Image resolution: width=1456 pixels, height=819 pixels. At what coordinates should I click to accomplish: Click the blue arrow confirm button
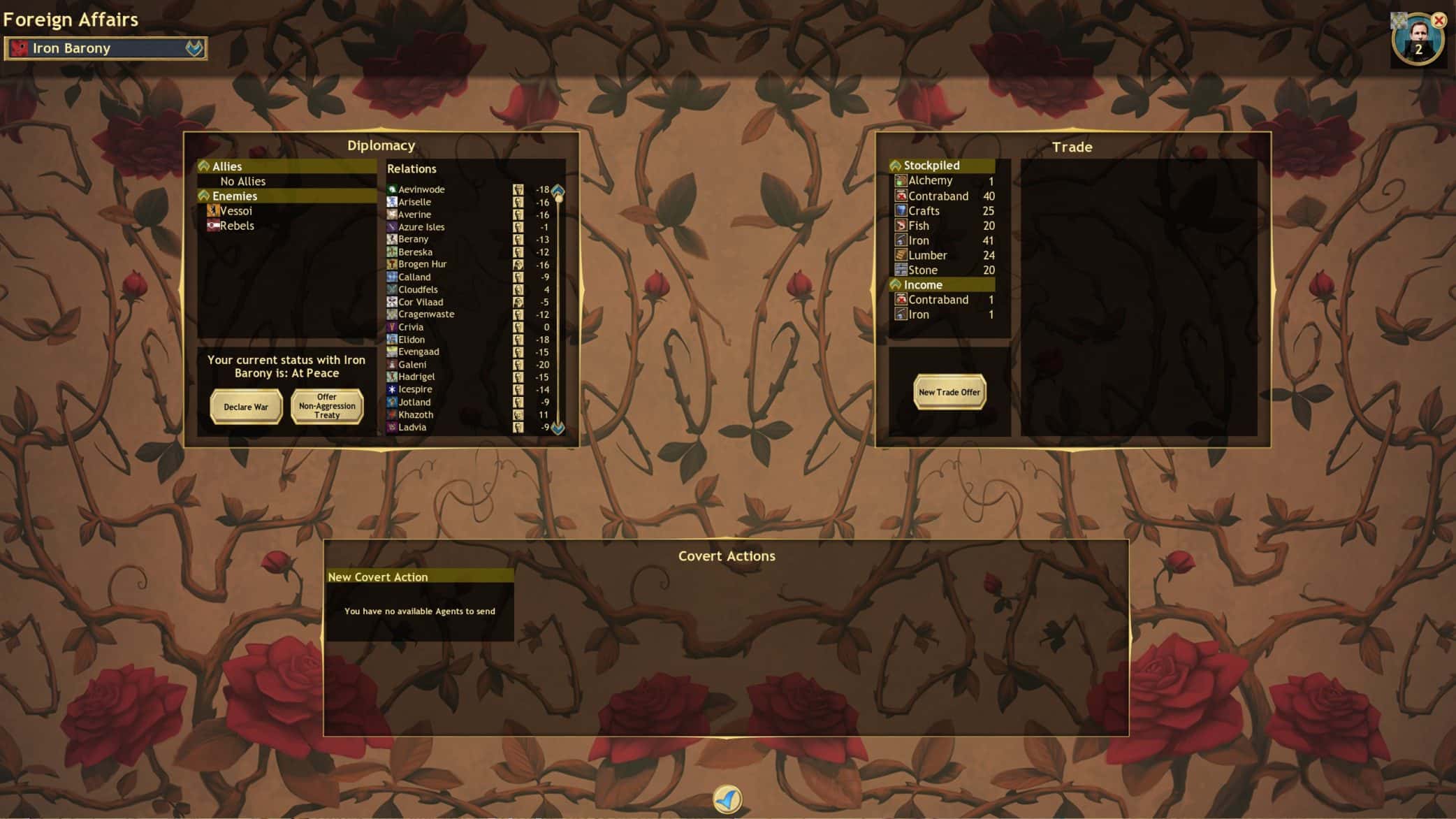pyautogui.click(x=727, y=799)
